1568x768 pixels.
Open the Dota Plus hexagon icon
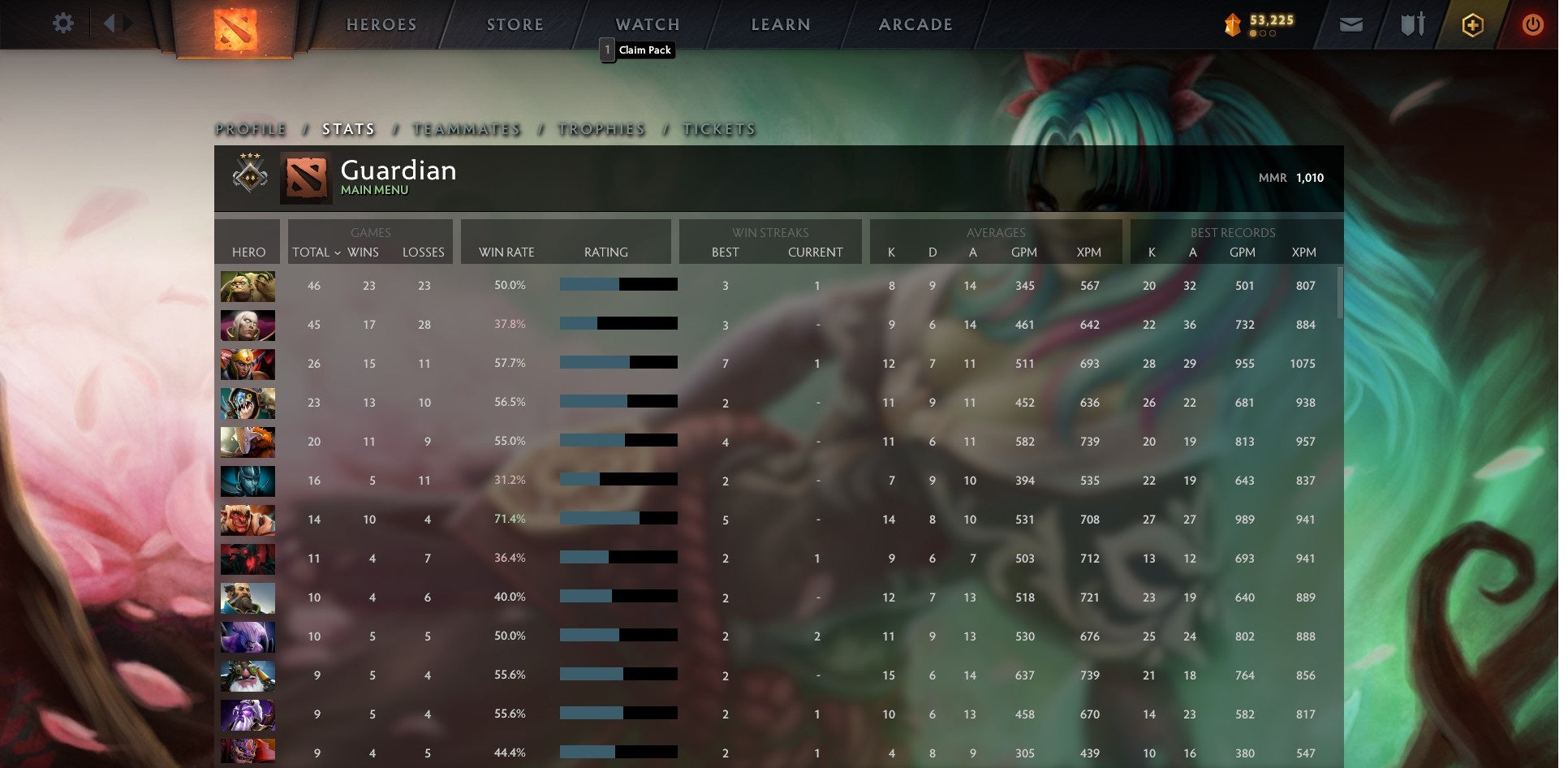click(x=1472, y=24)
